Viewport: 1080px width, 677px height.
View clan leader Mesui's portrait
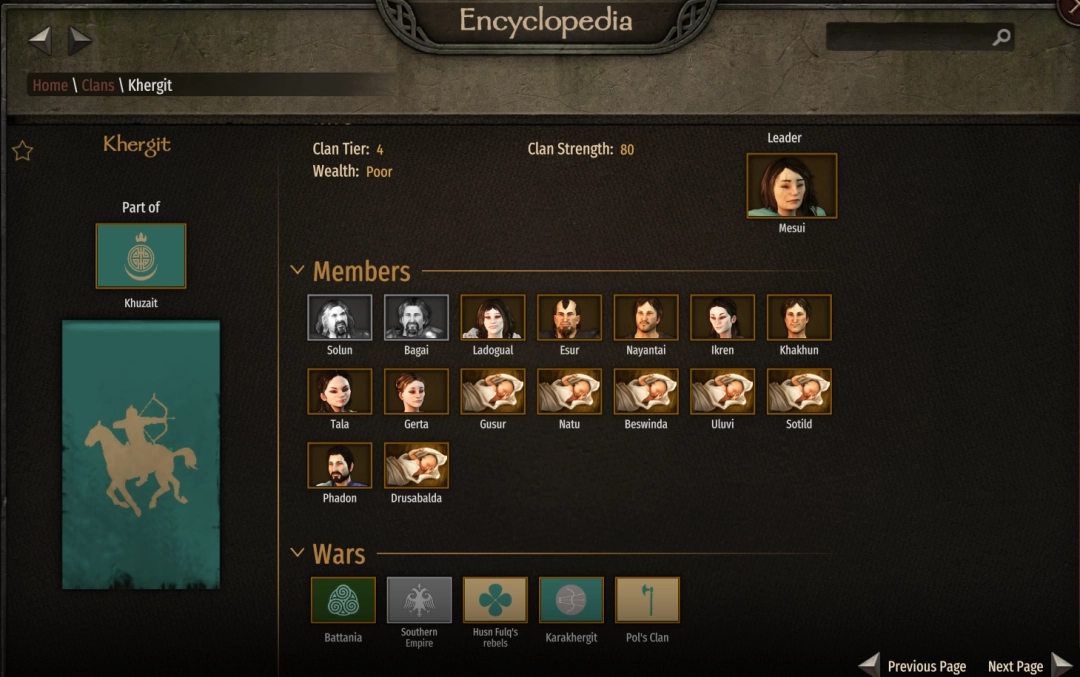click(x=791, y=186)
